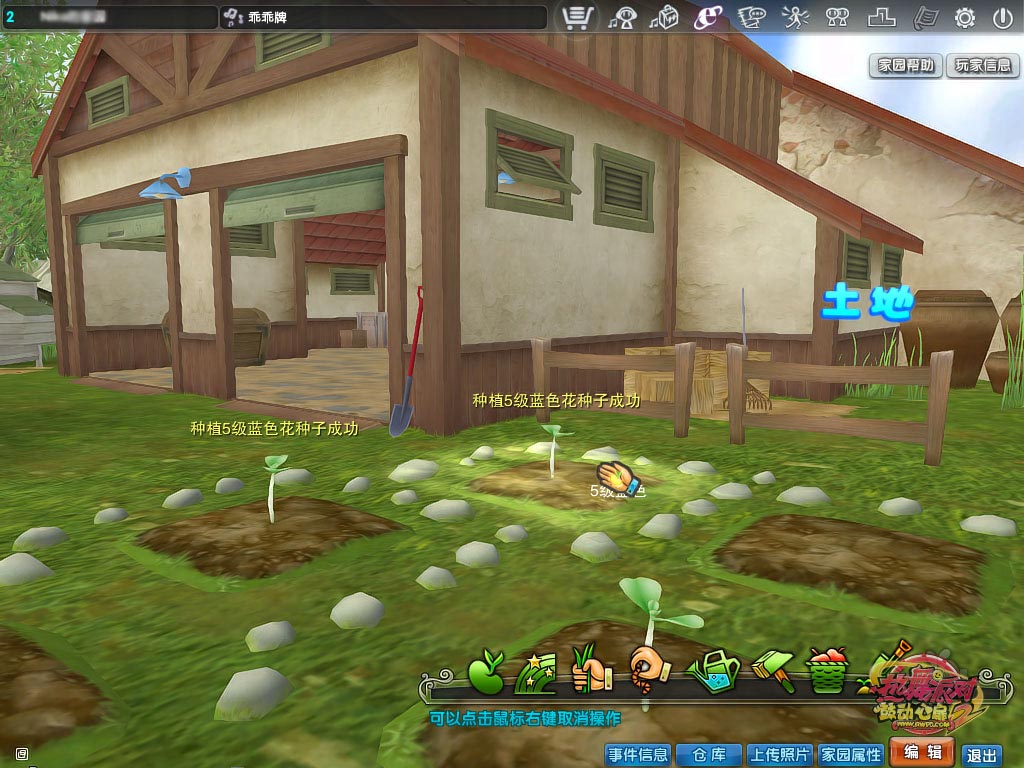
Task: Pick the hand pulling weeds tool
Action: 589,671
